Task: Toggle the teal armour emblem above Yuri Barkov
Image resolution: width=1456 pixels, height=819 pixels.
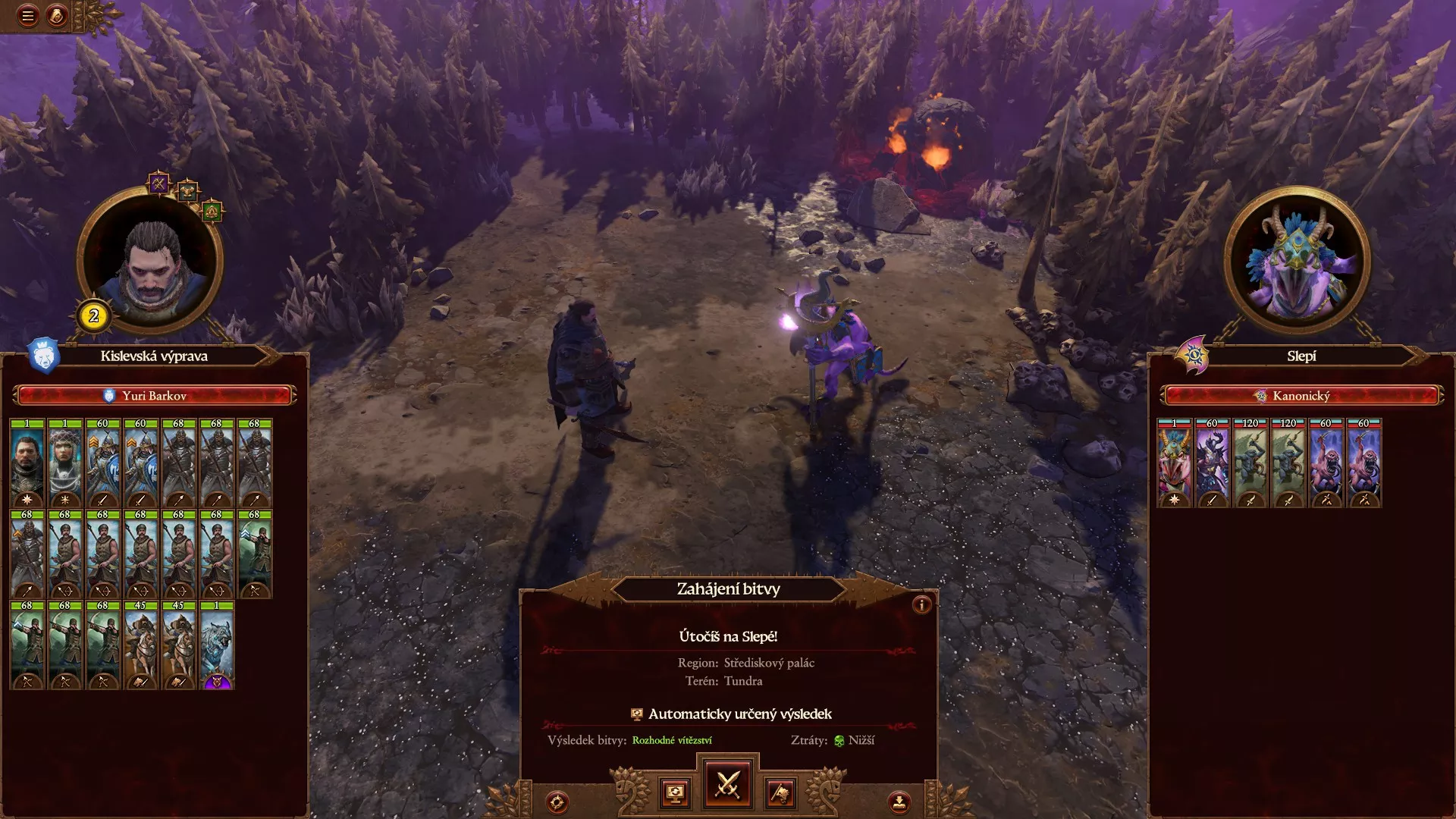Action: 187,192
